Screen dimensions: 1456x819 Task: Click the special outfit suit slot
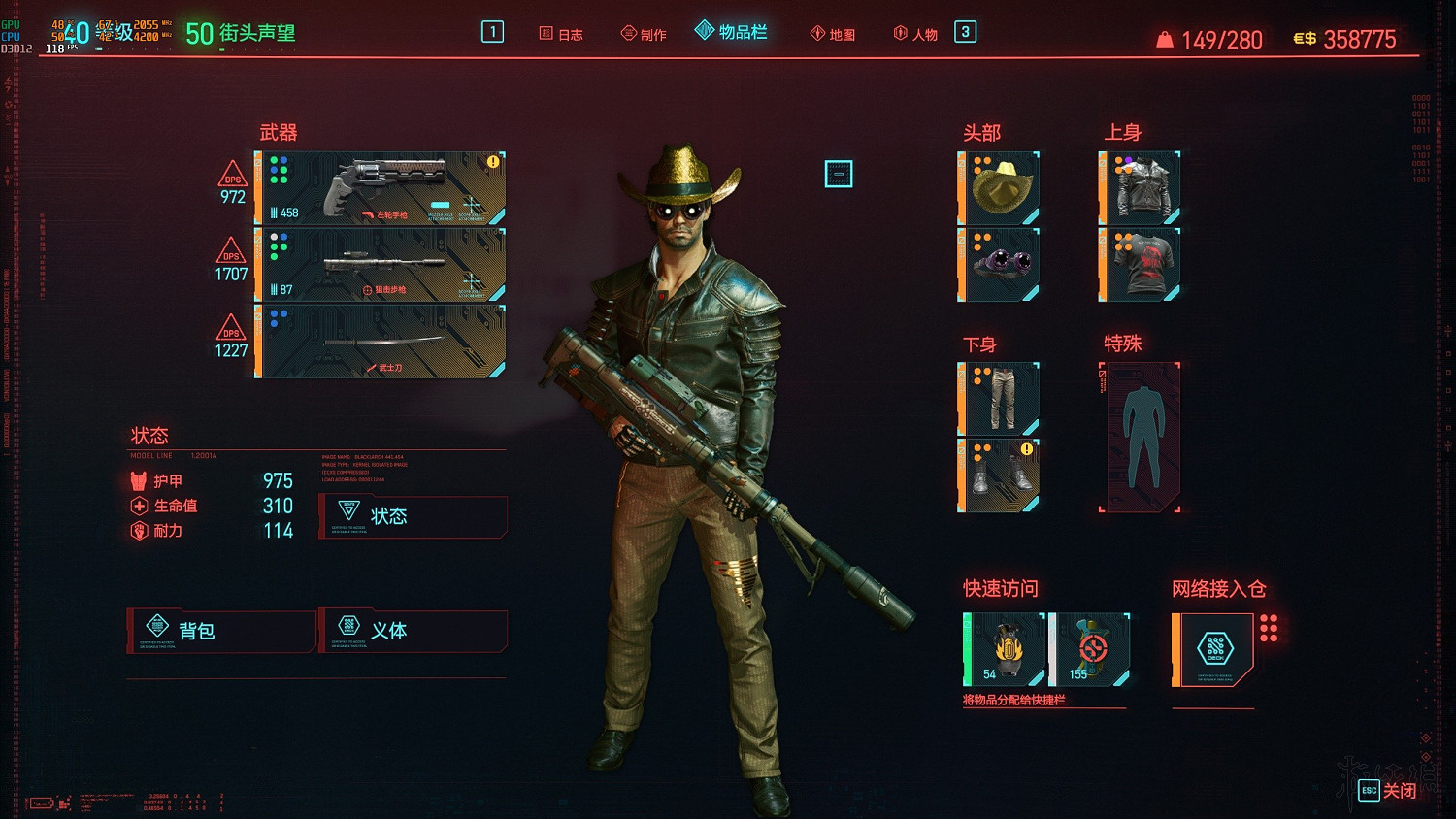click(x=1140, y=437)
